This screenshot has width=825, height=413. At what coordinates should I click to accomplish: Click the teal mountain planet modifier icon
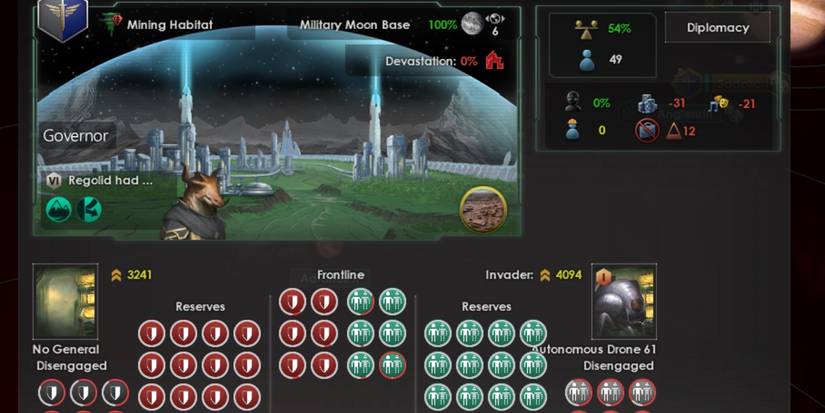click(x=57, y=209)
